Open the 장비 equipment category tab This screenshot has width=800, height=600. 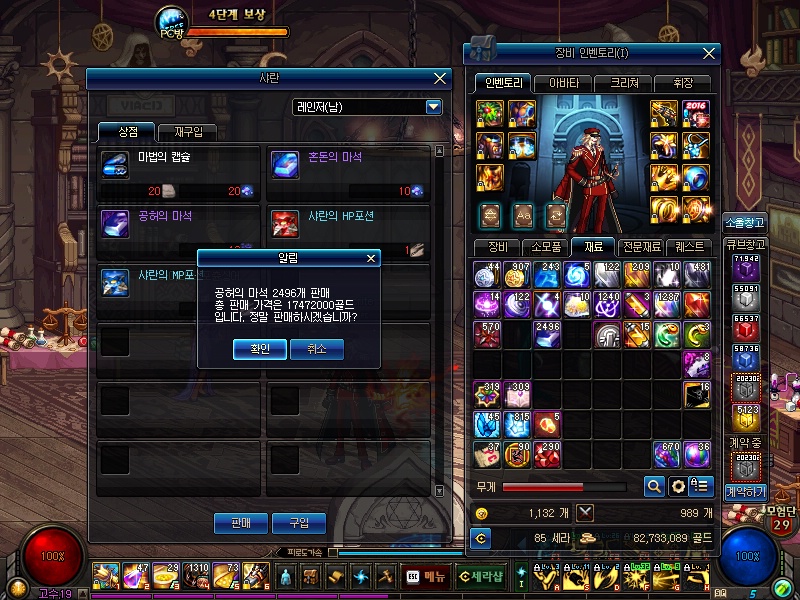click(x=499, y=246)
